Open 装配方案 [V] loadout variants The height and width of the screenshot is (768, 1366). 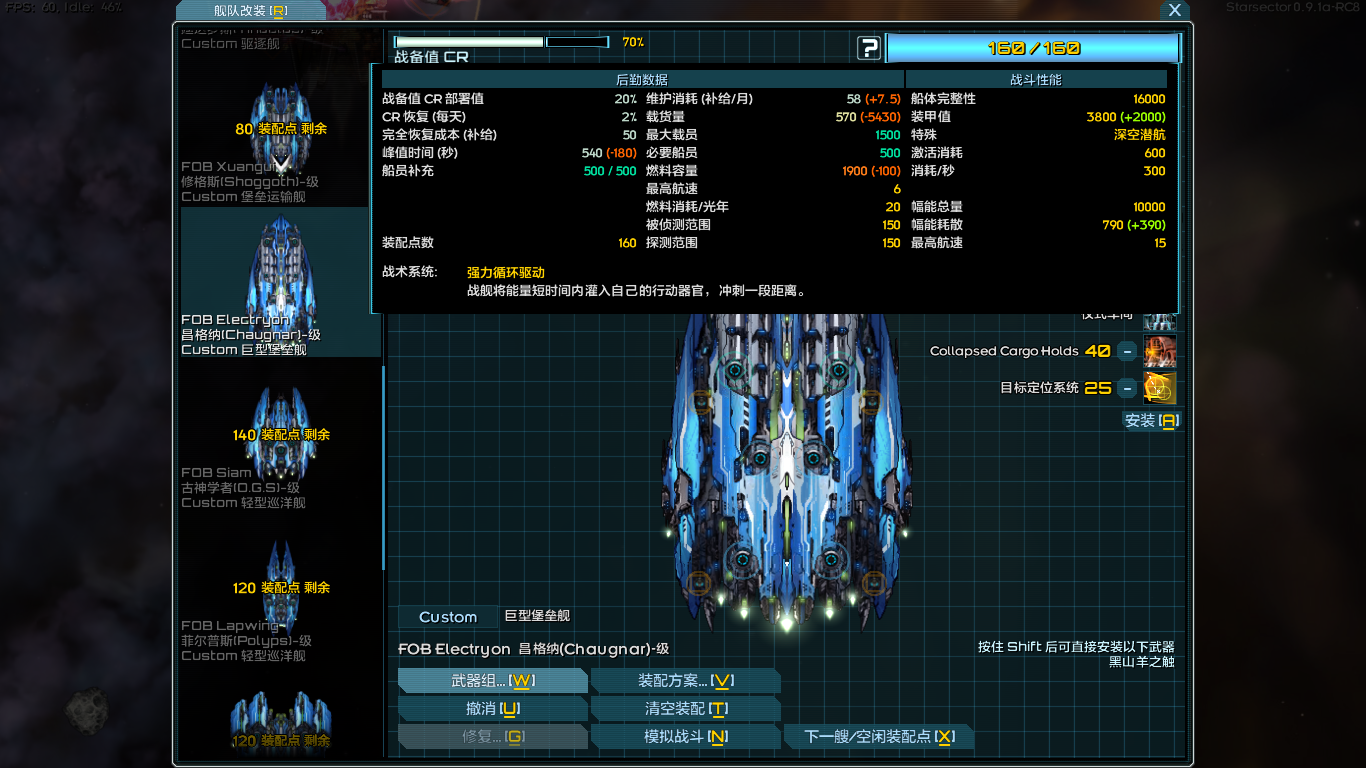click(x=687, y=680)
